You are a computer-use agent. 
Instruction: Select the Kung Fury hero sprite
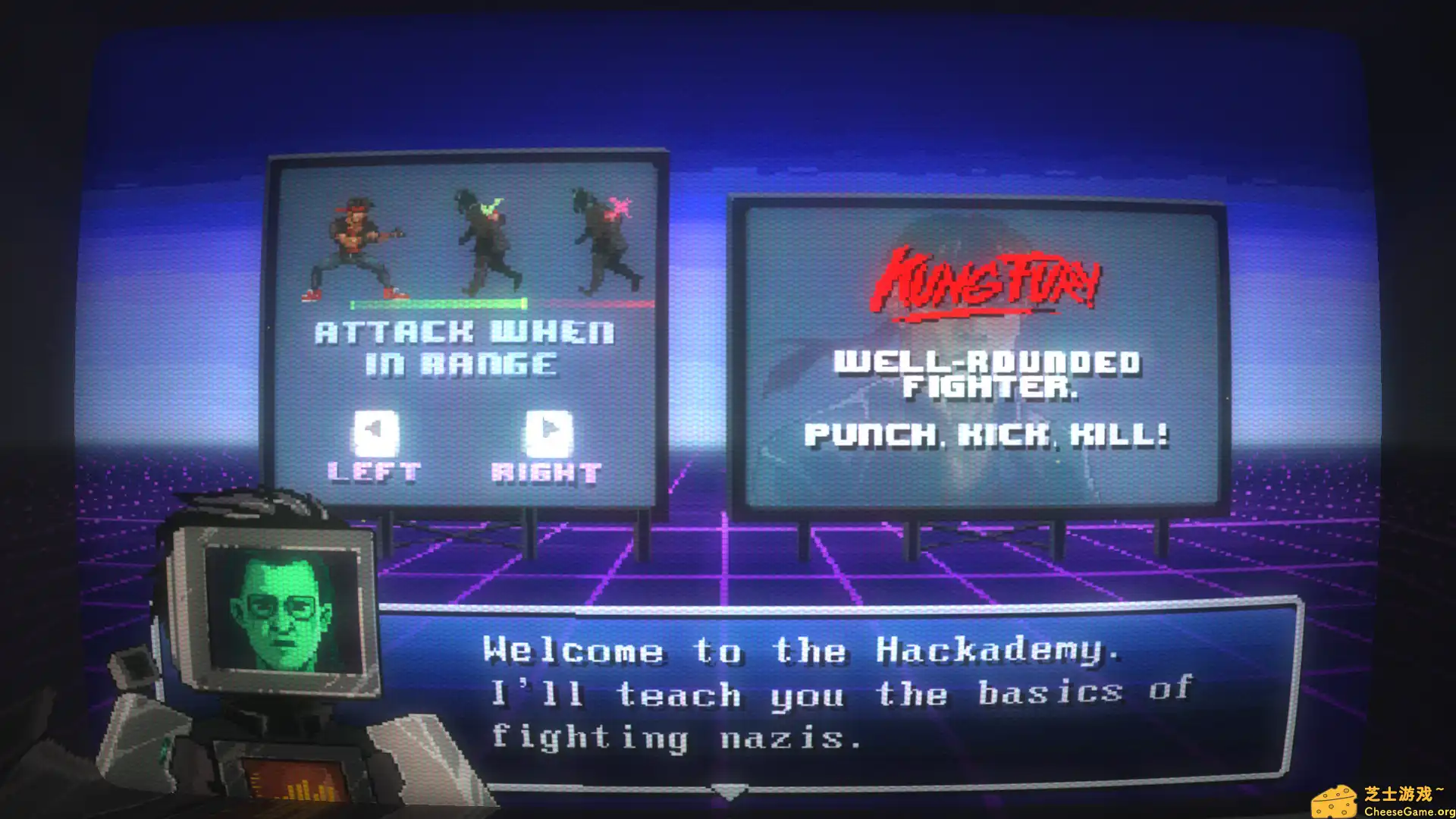(356, 243)
